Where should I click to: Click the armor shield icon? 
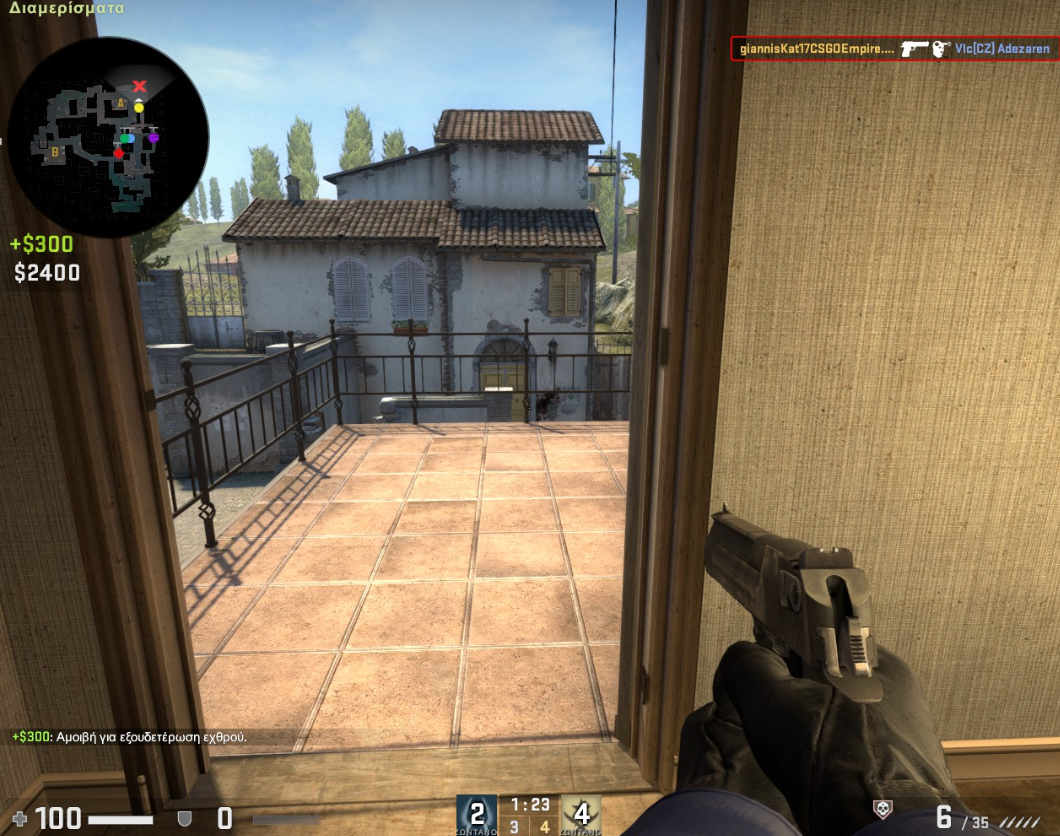[x=184, y=819]
